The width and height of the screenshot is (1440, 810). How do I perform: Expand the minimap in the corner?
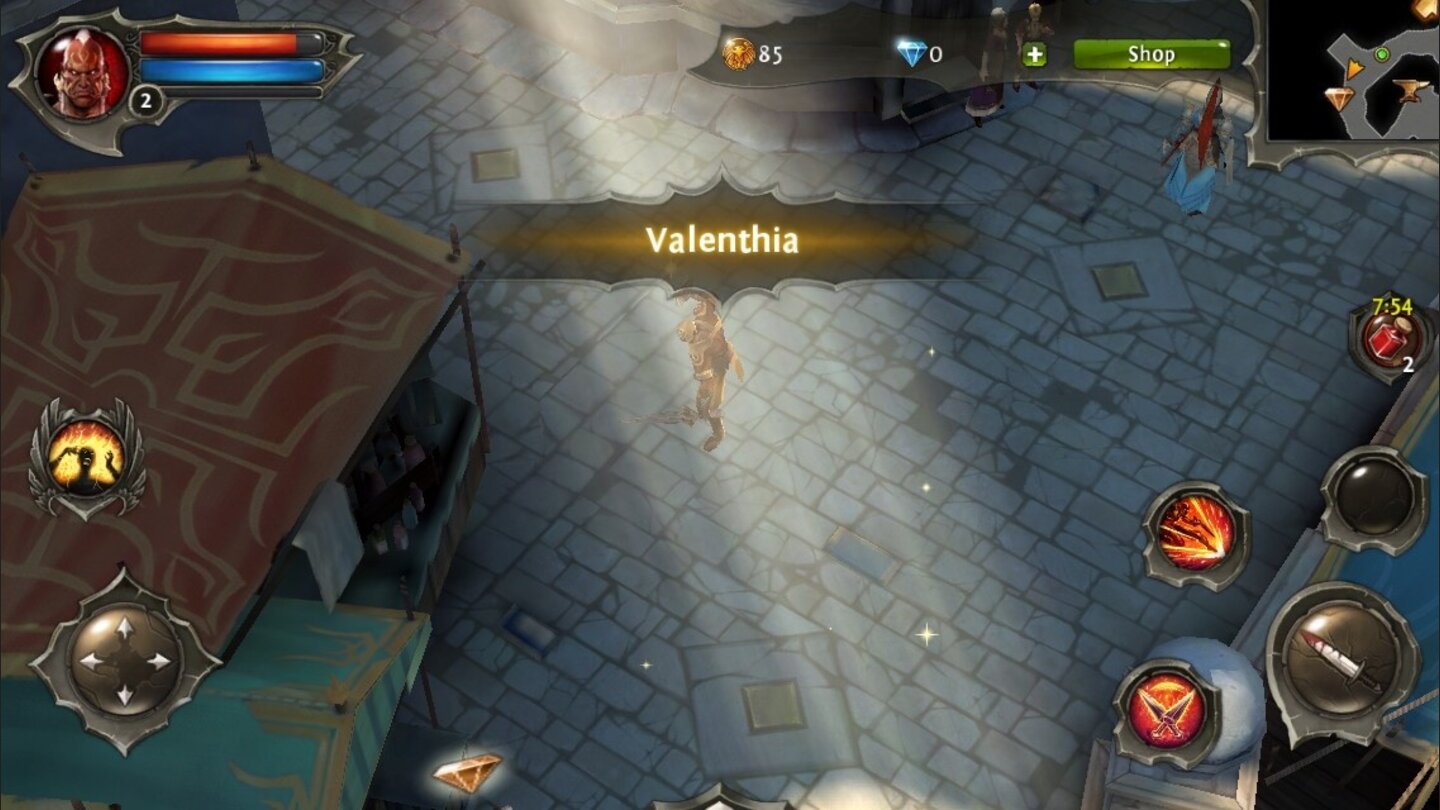pyautogui.click(x=1355, y=70)
